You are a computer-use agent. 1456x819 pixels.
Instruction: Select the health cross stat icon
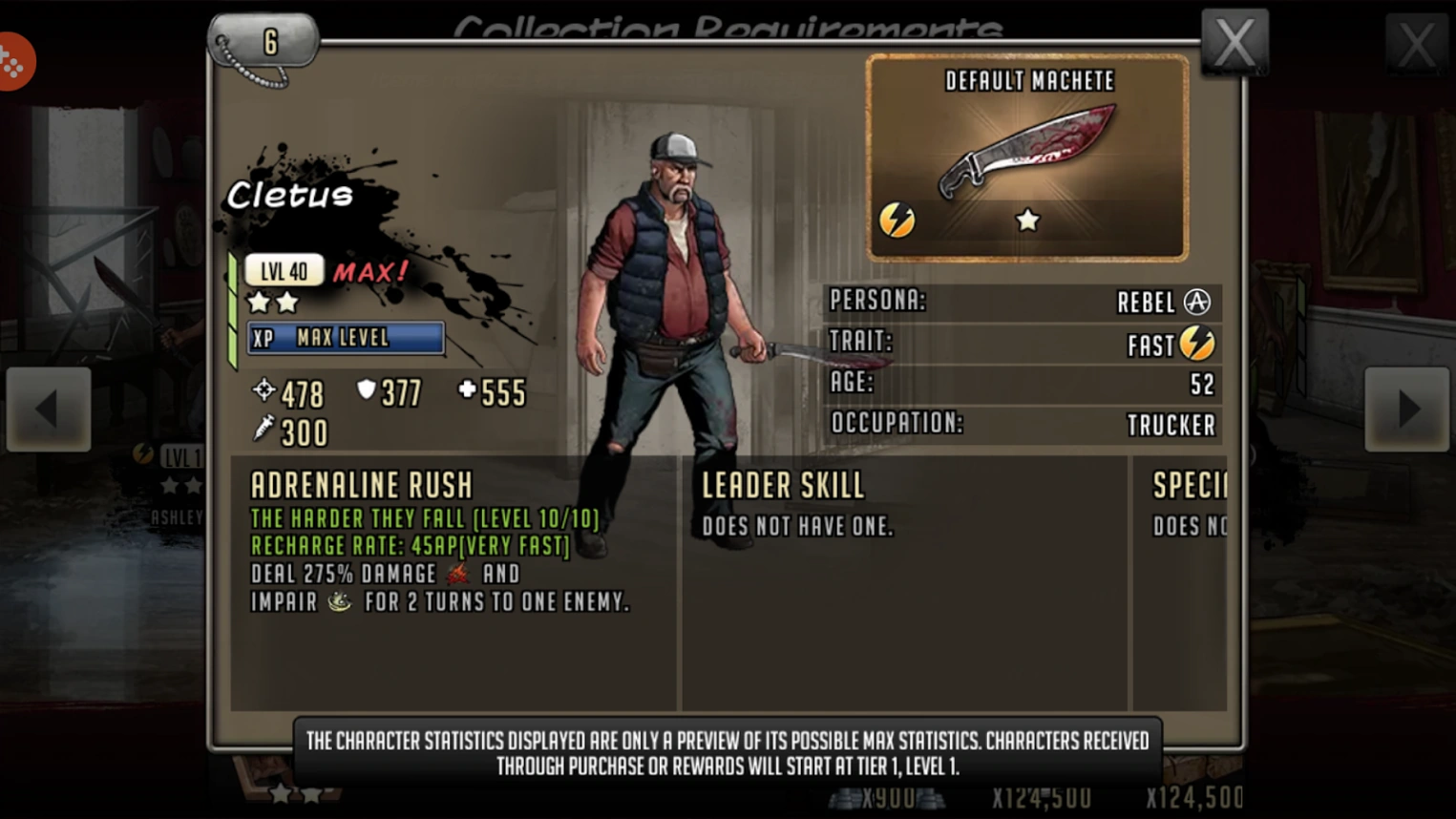[467, 390]
